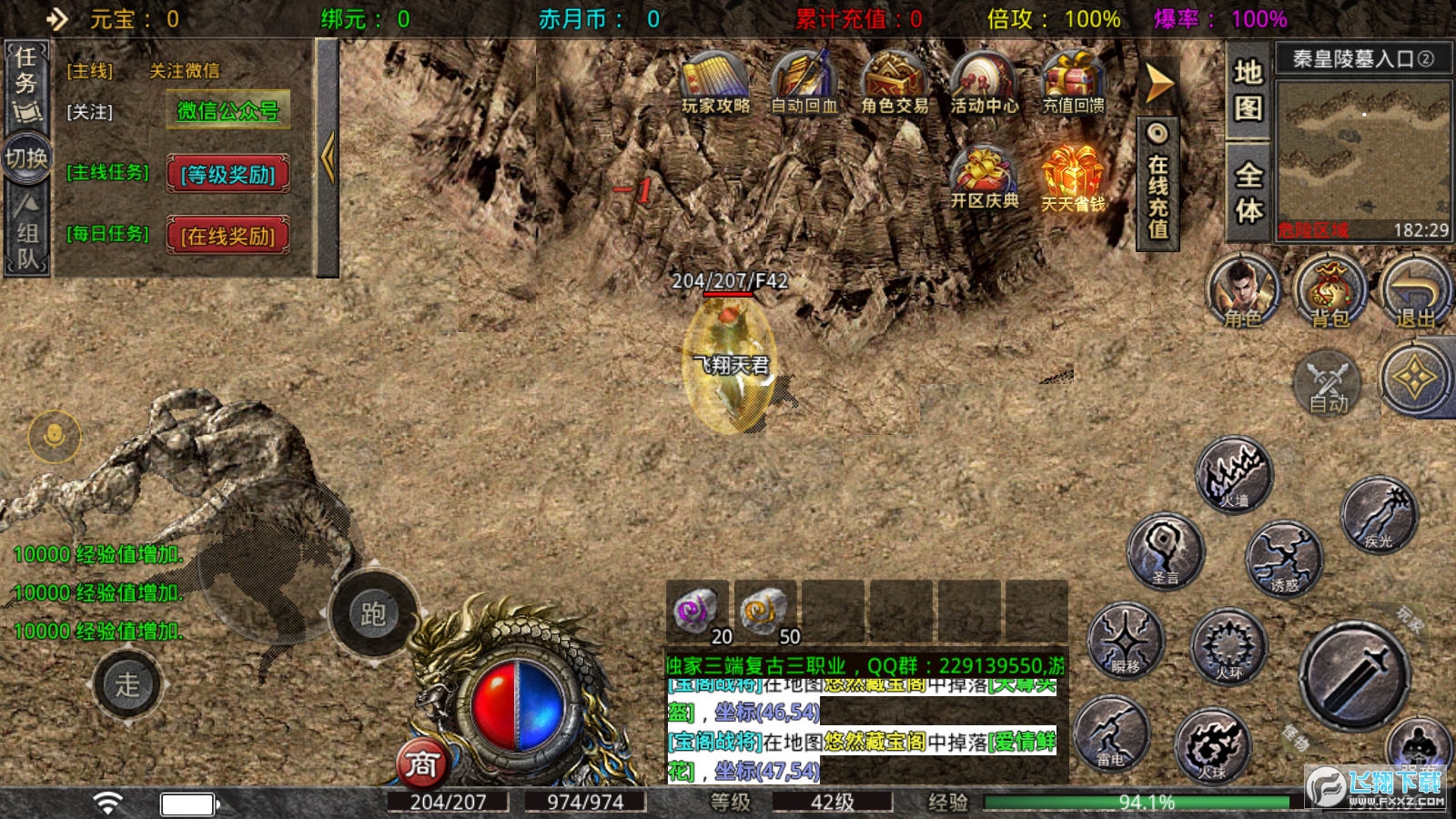Viewport: 1456px width, 819px height.
Task: Switch to the 跑 run movement mode
Action: coord(373,614)
